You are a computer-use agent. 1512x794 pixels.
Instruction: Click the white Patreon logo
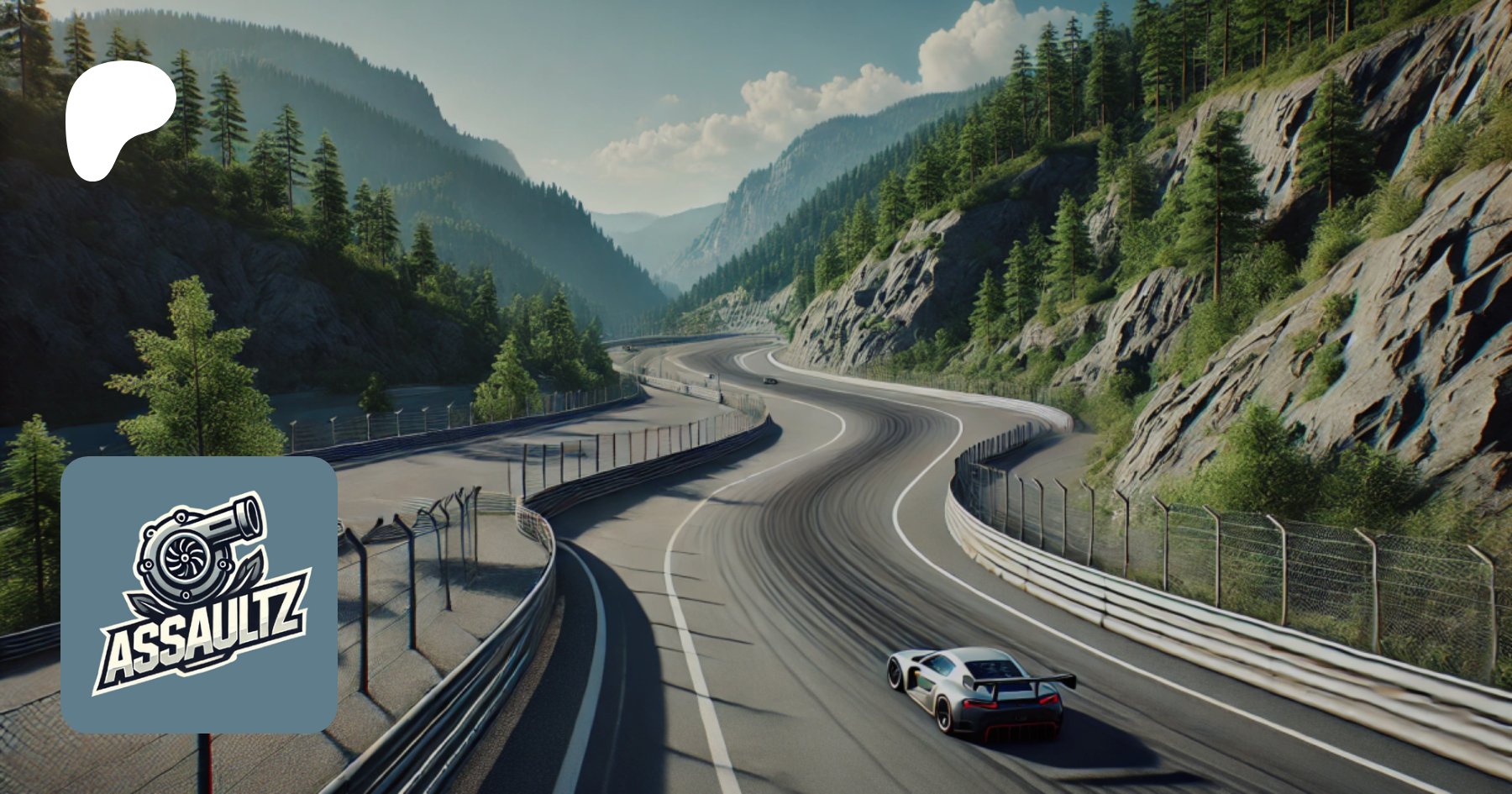(118, 118)
